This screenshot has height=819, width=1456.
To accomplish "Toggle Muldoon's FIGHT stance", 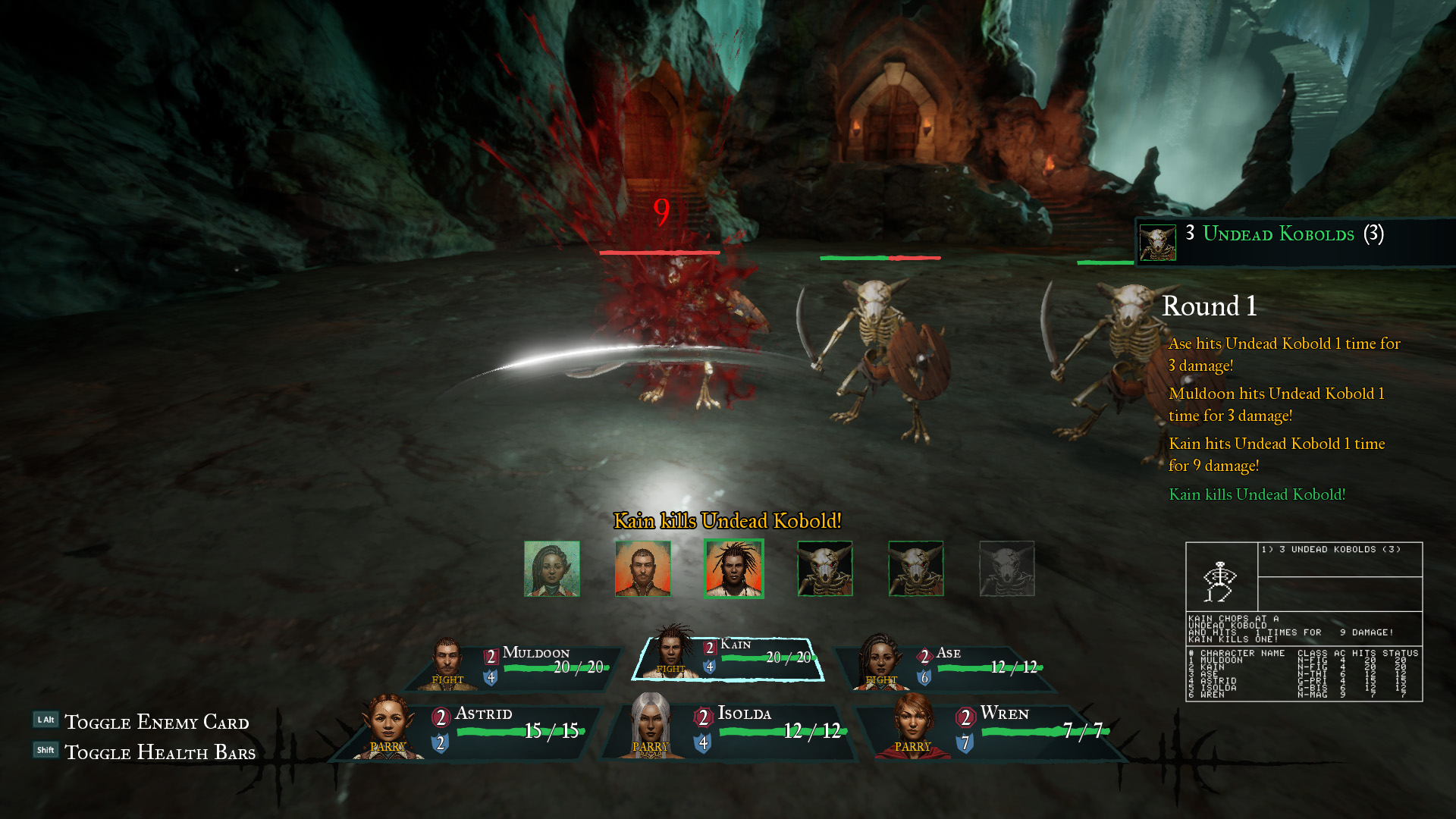I will coord(446,680).
